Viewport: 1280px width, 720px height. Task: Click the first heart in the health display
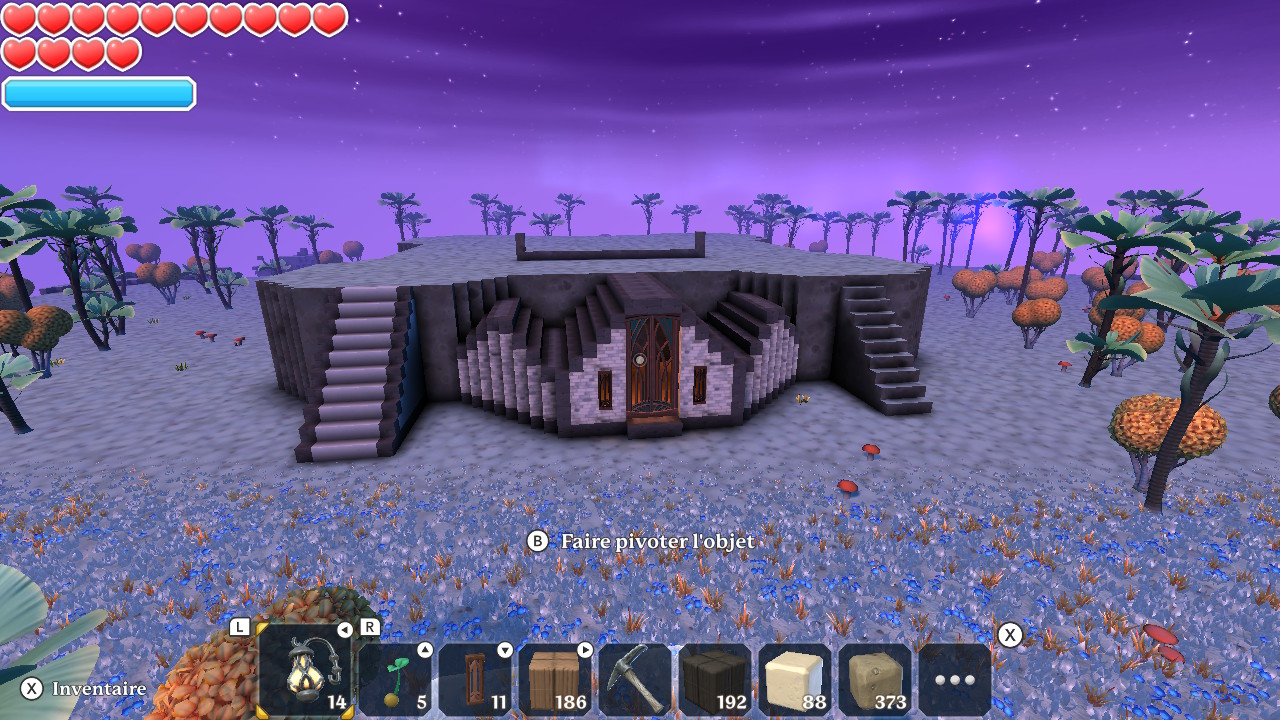pos(20,17)
